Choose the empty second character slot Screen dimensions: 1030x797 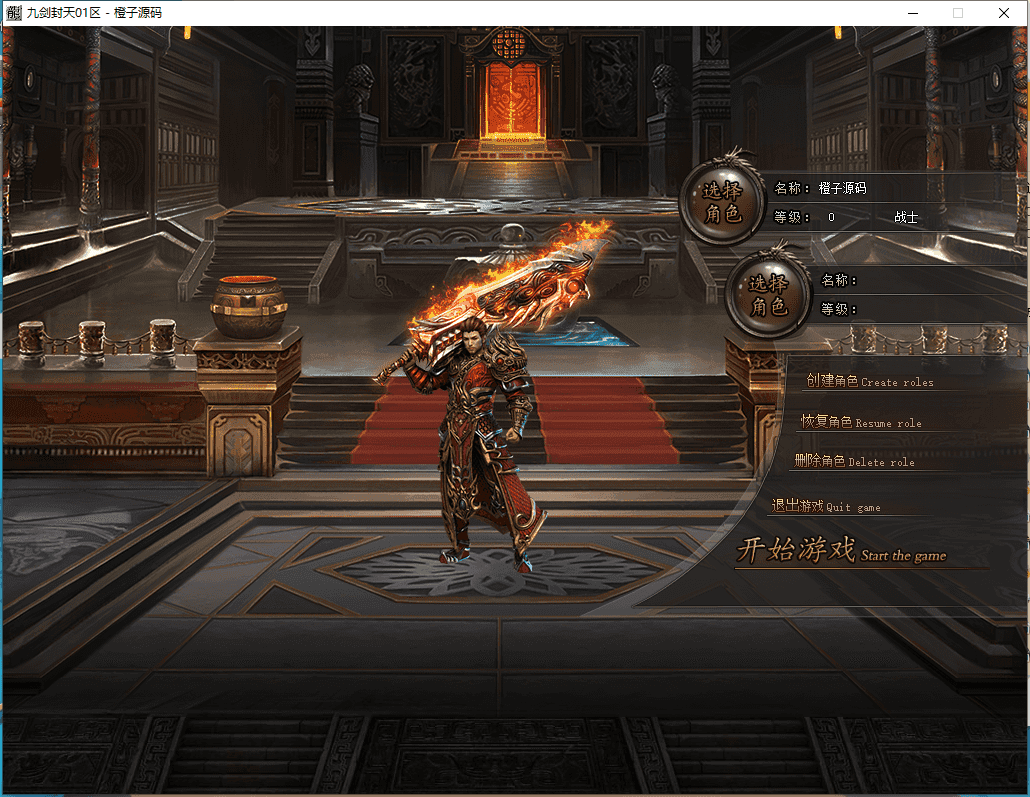click(768, 295)
